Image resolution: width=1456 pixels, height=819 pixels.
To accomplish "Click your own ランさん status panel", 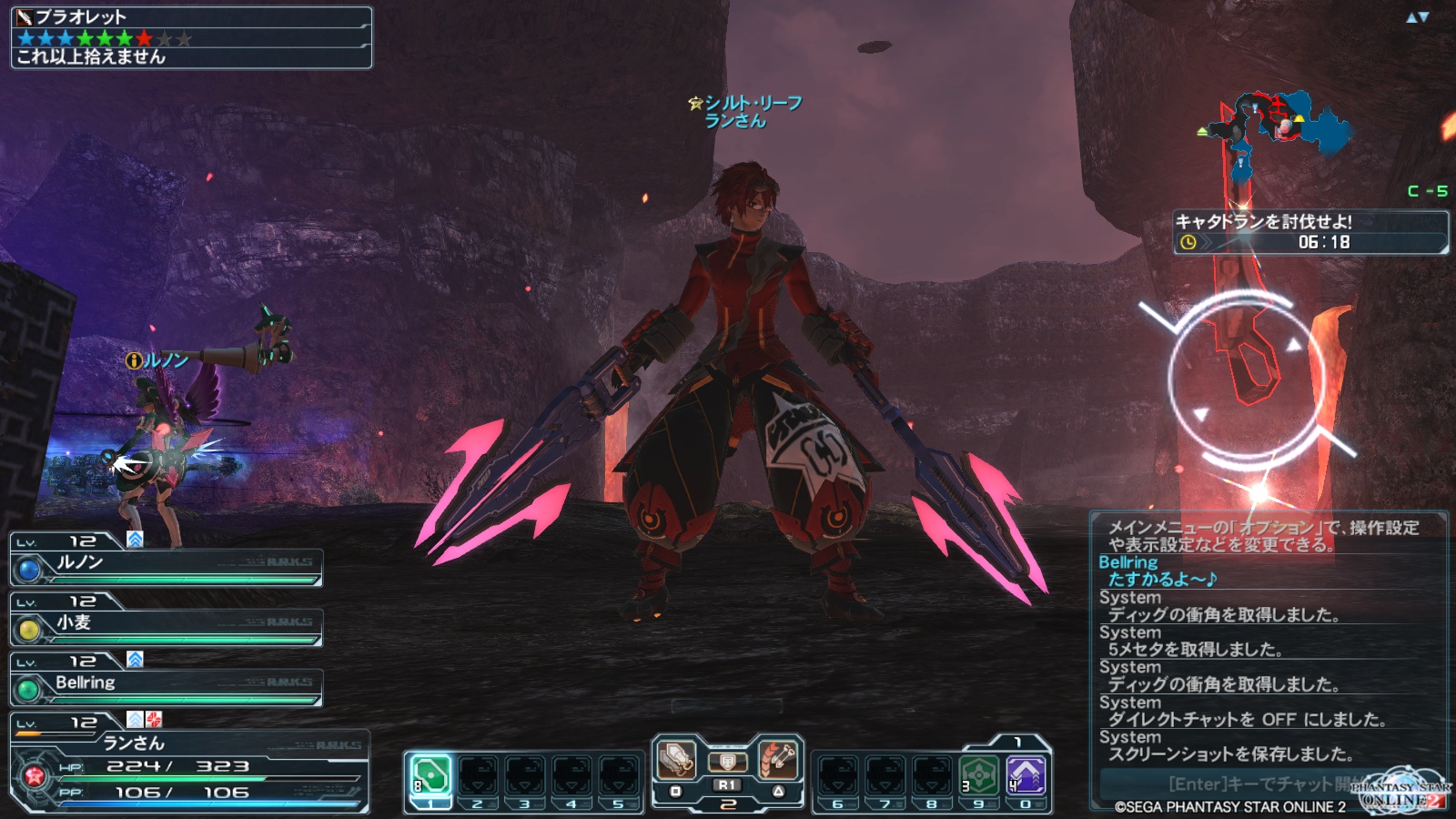I will point(189,769).
